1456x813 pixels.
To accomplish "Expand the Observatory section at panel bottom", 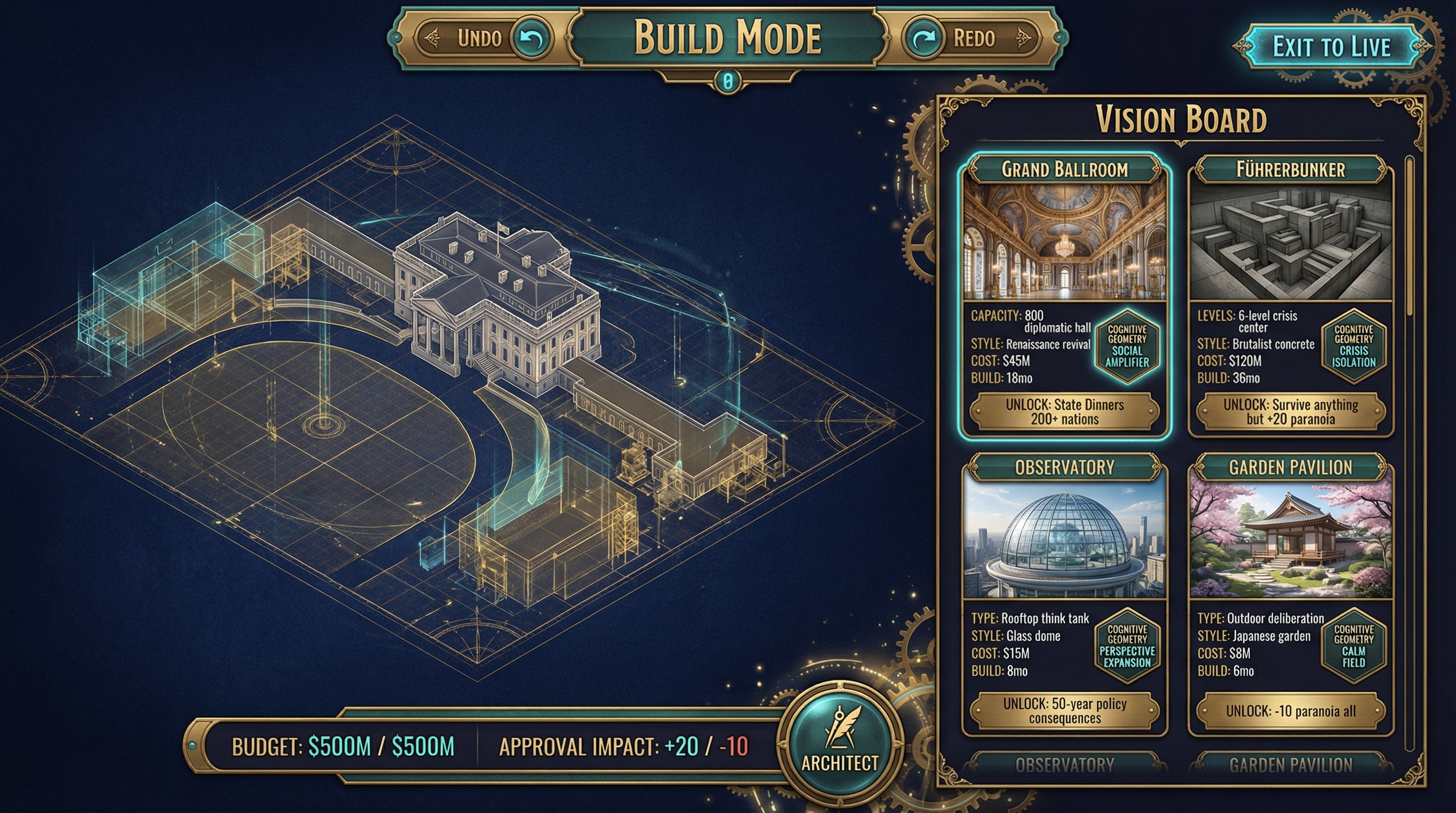I will [x=1065, y=765].
